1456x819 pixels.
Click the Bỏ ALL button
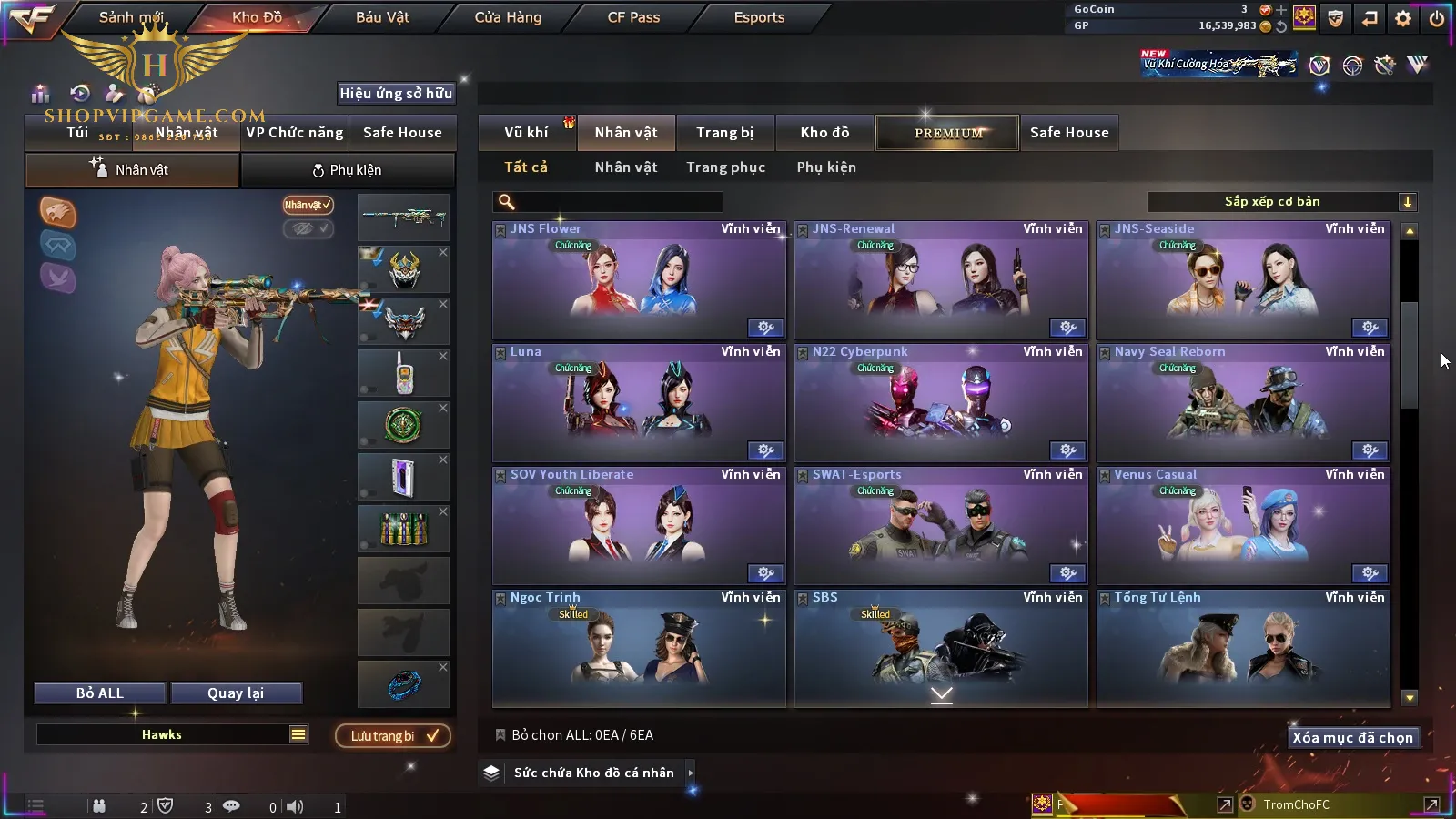pos(100,693)
